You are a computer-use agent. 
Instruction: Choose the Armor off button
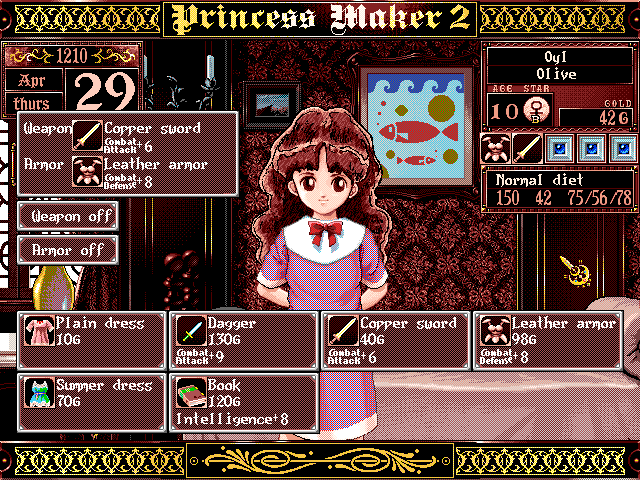coord(68,250)
